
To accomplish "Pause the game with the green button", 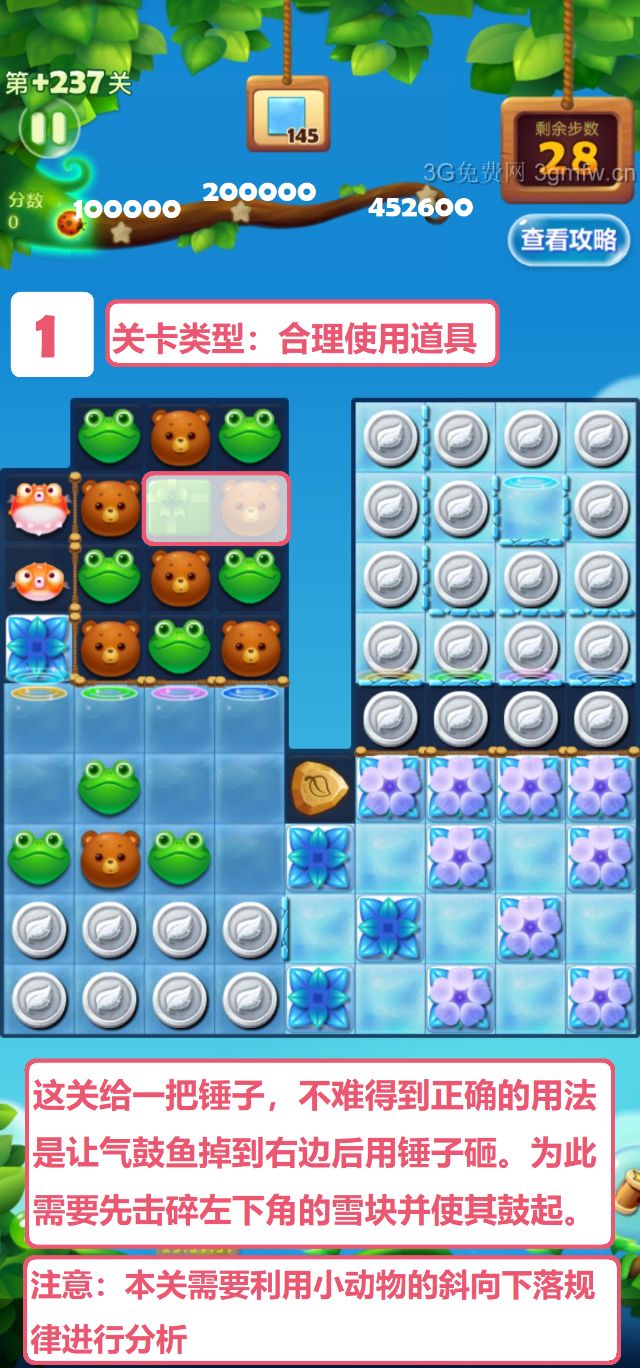I will (x=48, y=128).
